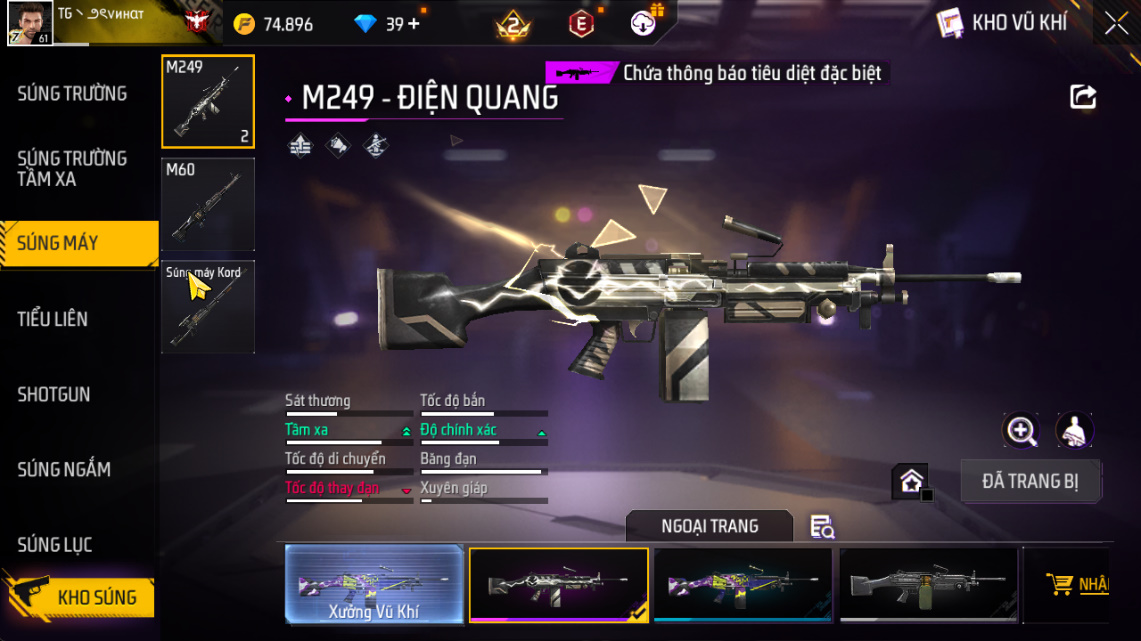Viewport: 1141px width, 641px height.
Task: Switch to the Súng Trường category
Action: pyautogui.click(x=72, y=94)
